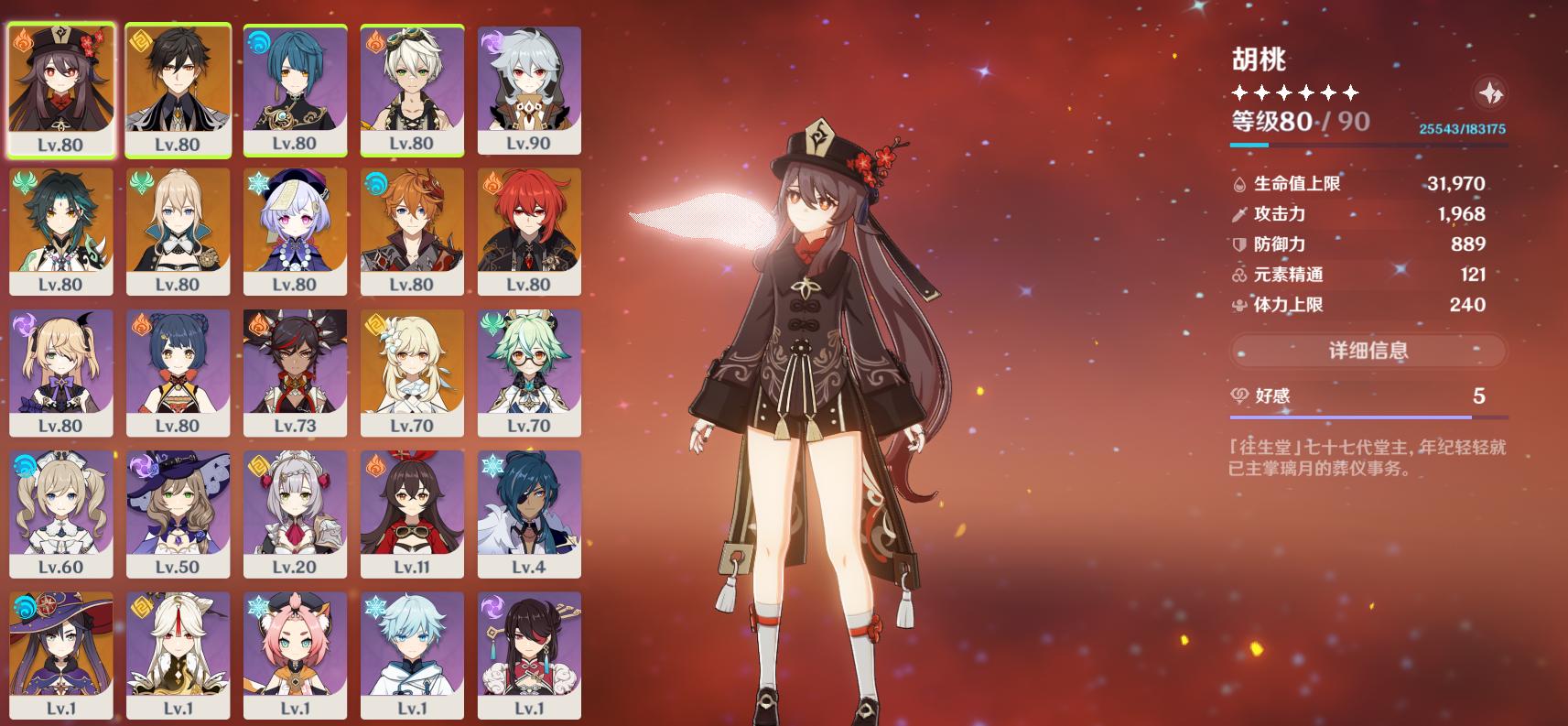Choose Zhongli's Geo portrait tile
Screen dimensions: 1568x726
178,90
